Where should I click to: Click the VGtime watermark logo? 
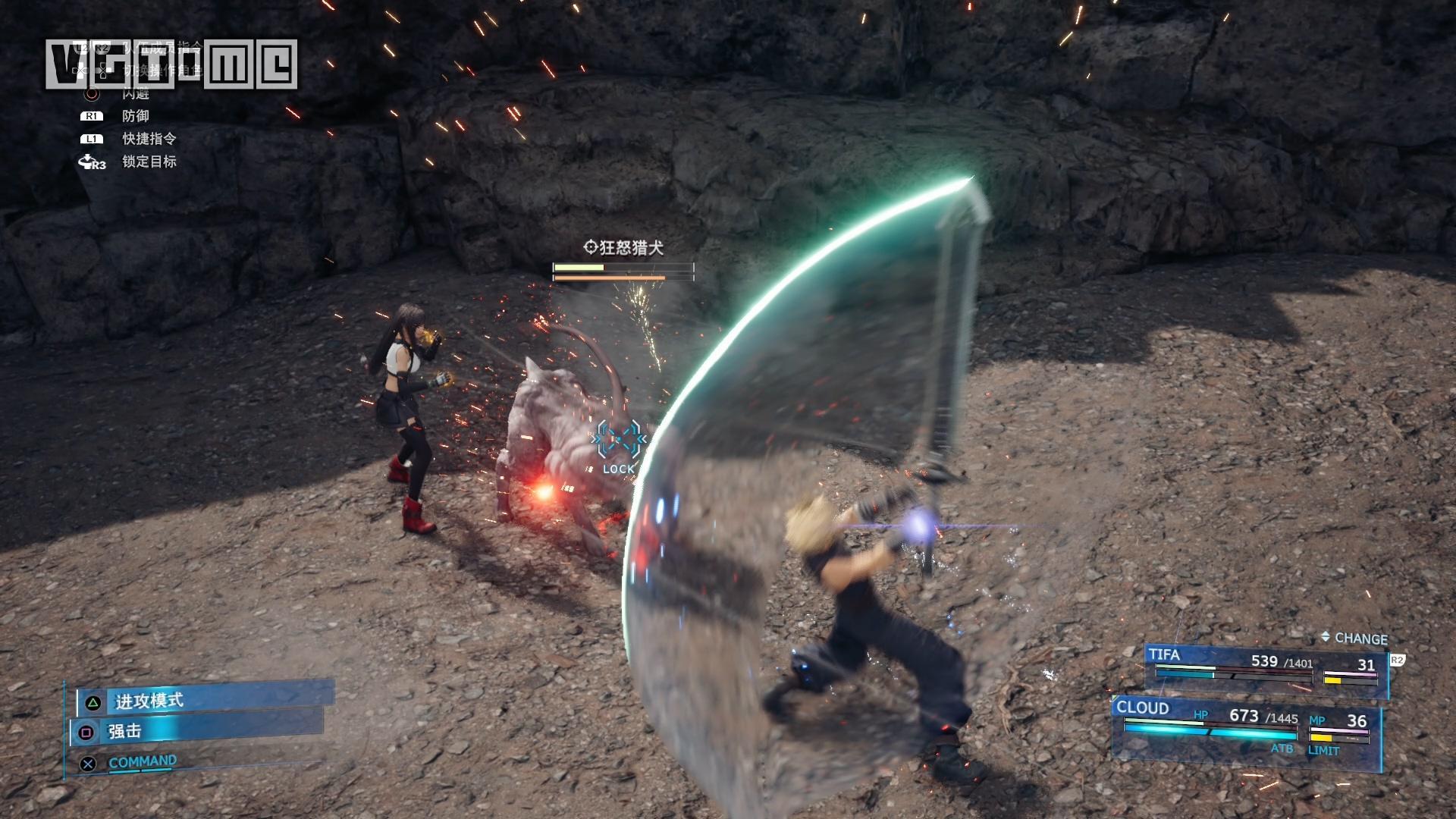171,64
